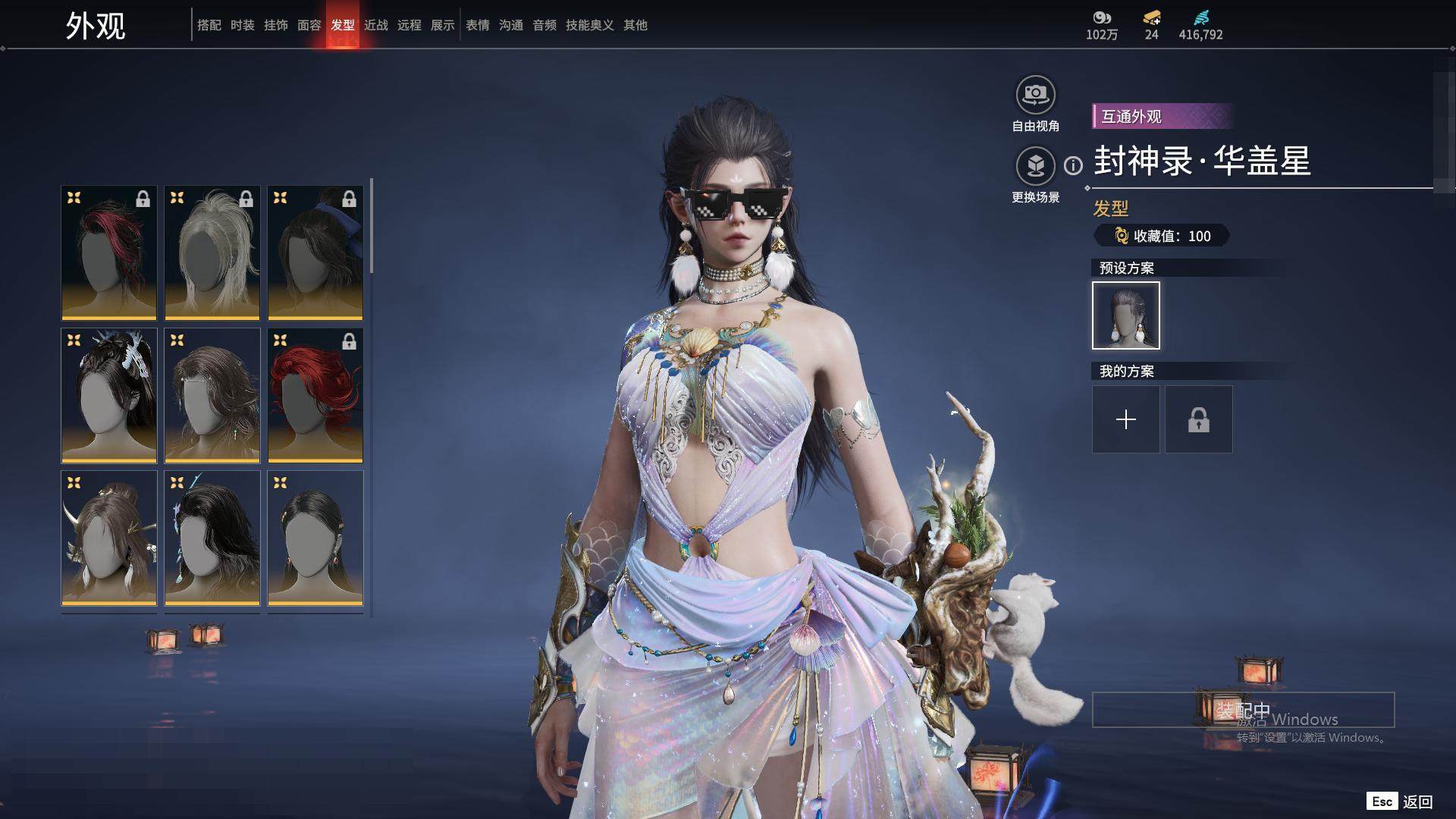Select the 其他 tab
The height and width of the screenshot is (819, 1456).
click(635, 25)
